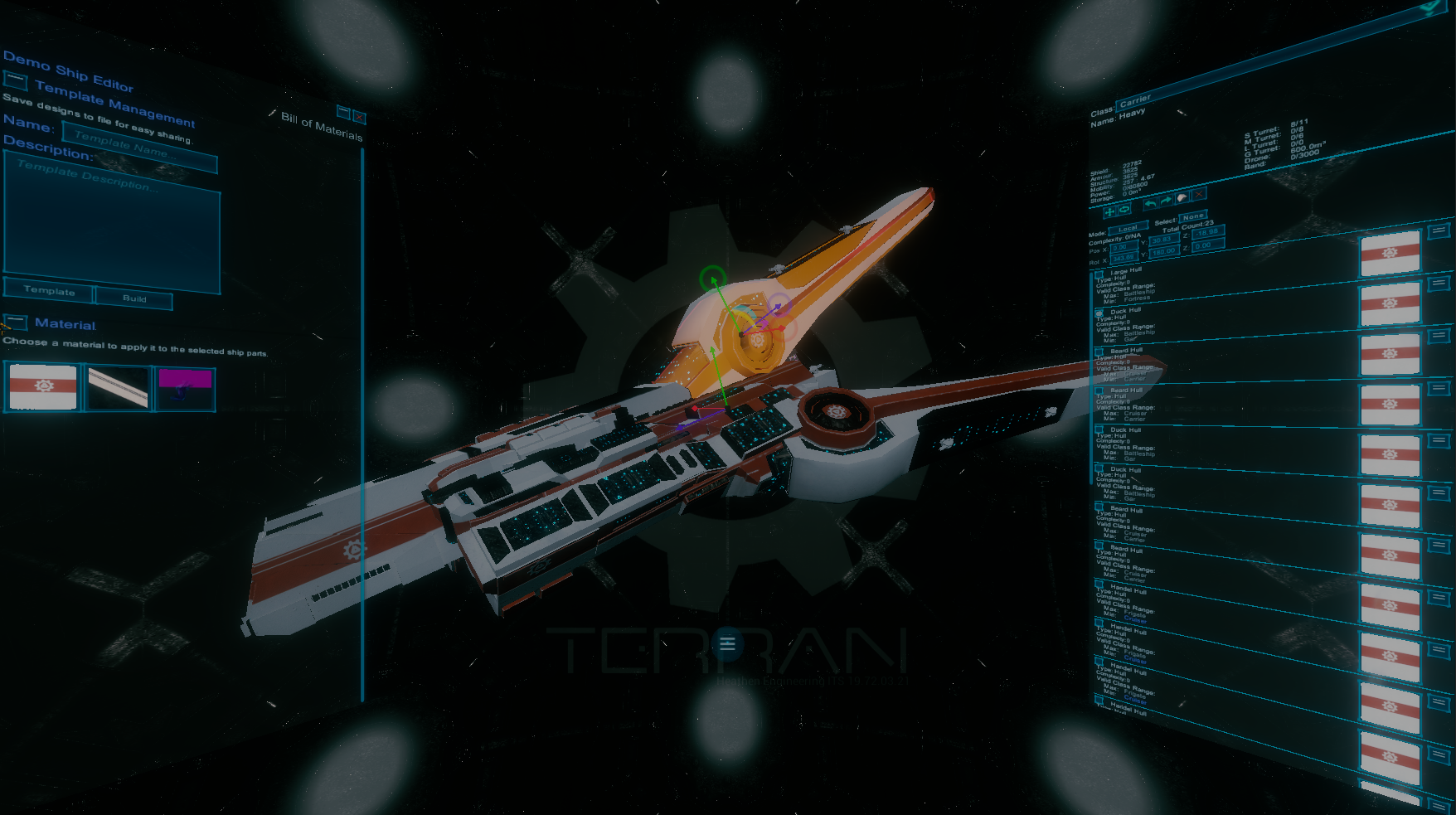
Task: Select the striped metal material swatch
Action: click(118, 387)
